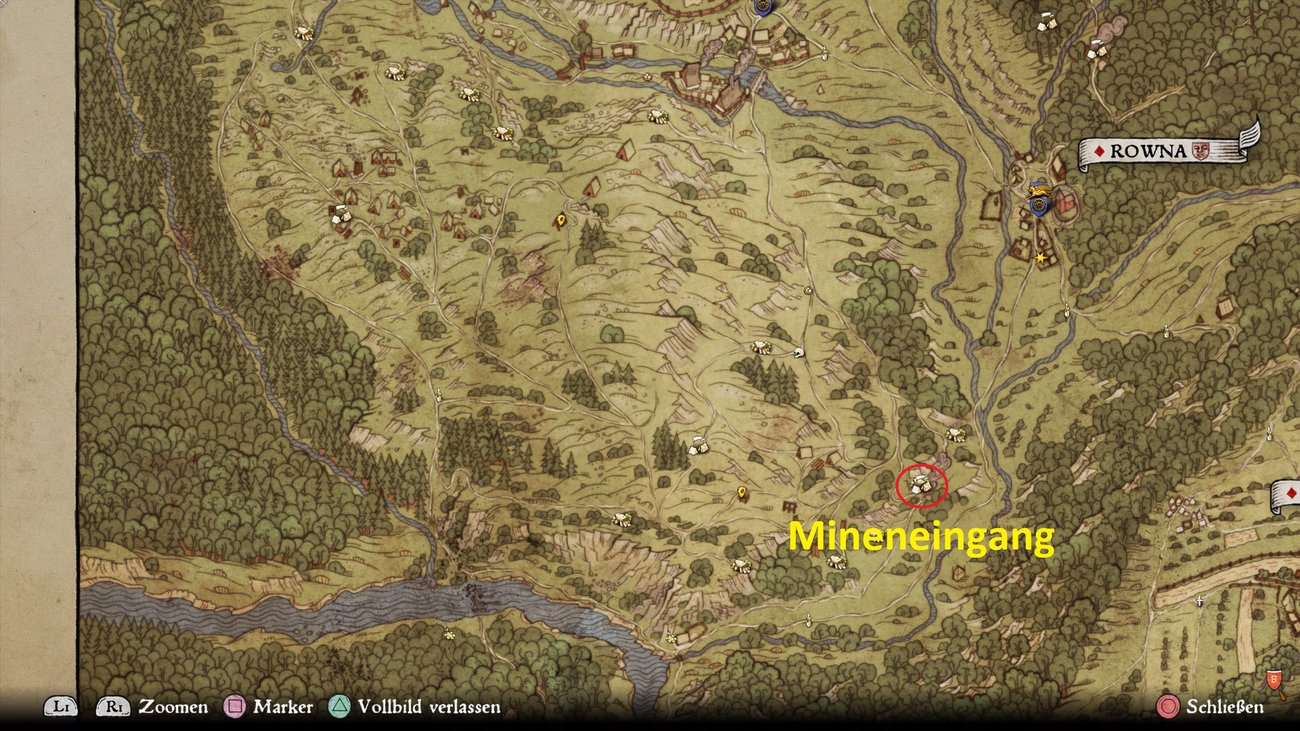Select the yellow flag marker above Mineneingang text

tap(742, 492)
